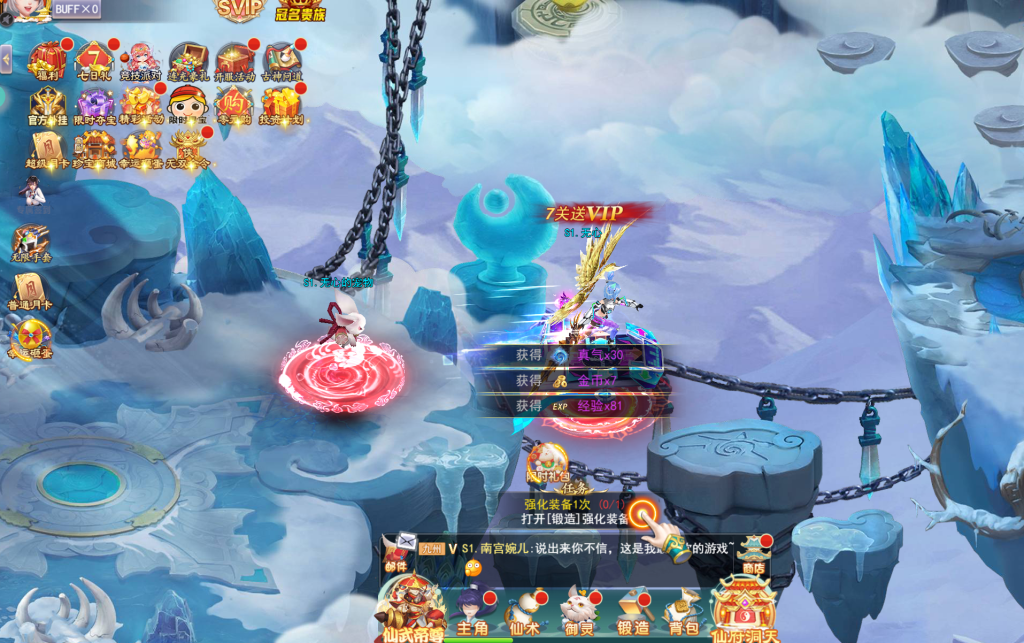This screenshot has height=643, width=1024.
Task: Open the 福利 welfare gift icon
Action: coord(46,60)
